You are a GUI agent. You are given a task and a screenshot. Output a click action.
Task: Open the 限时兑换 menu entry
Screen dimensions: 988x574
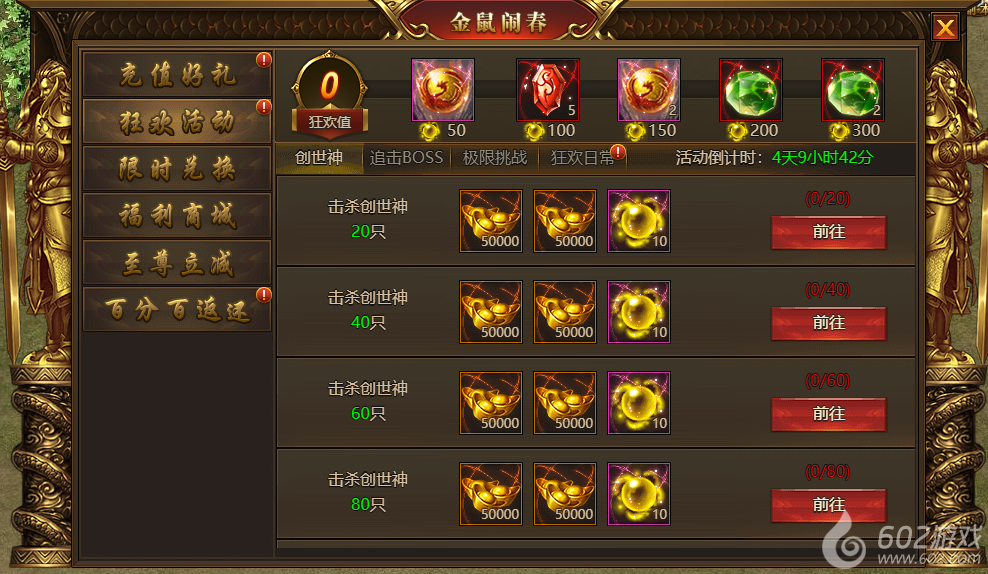(x=177, y=169)
